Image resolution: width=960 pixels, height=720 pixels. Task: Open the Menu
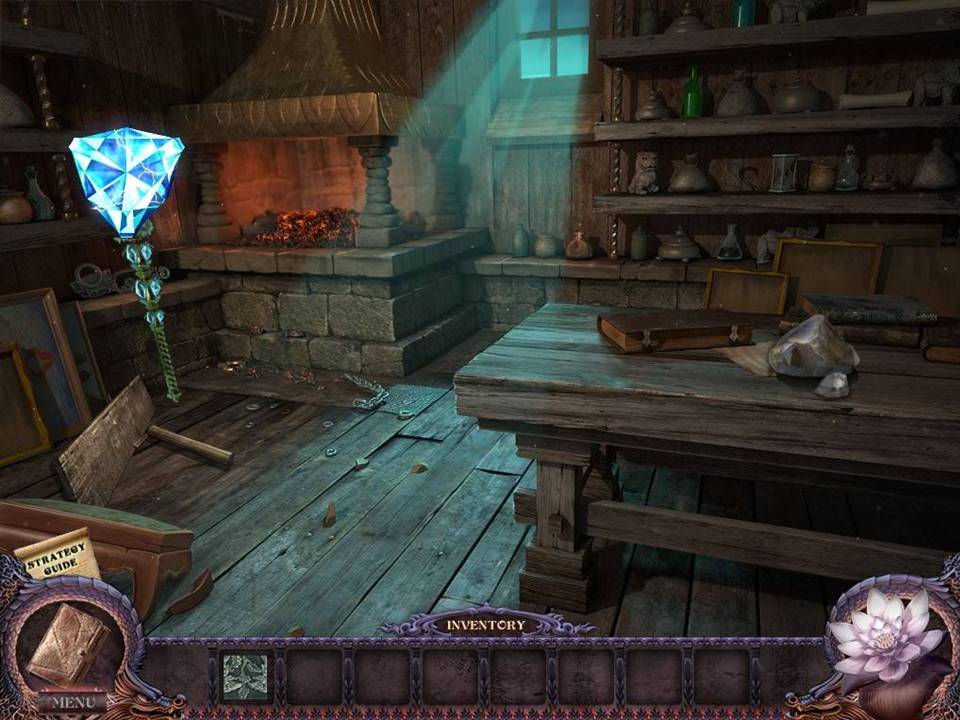coord(72,702)
